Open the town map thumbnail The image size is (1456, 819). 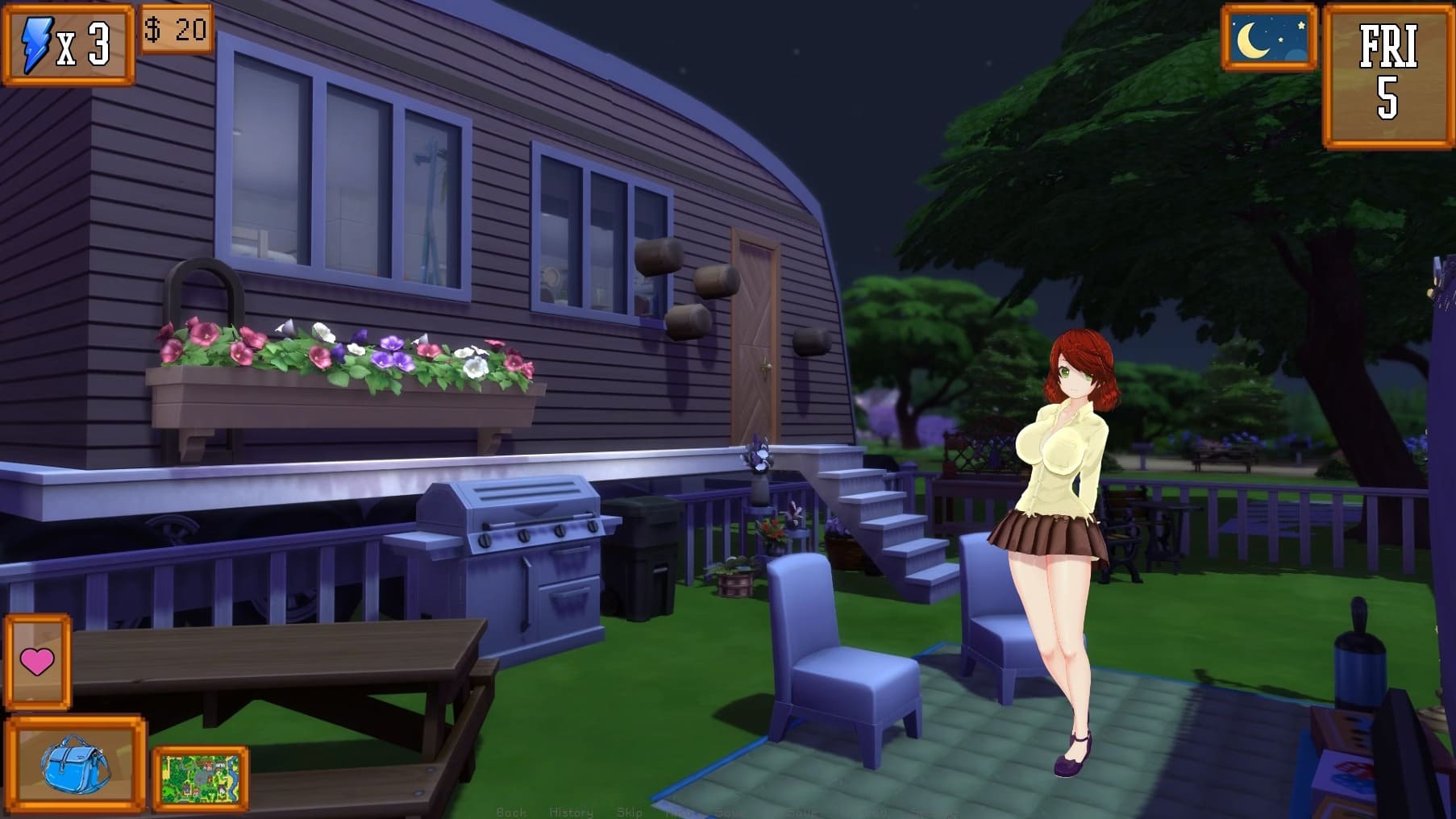click(x=200, y=777)
